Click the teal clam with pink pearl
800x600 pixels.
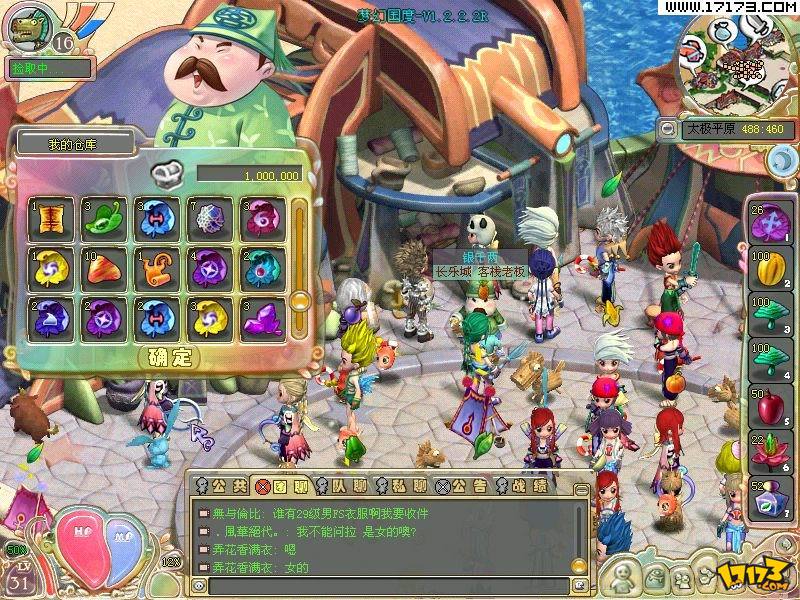262,269
